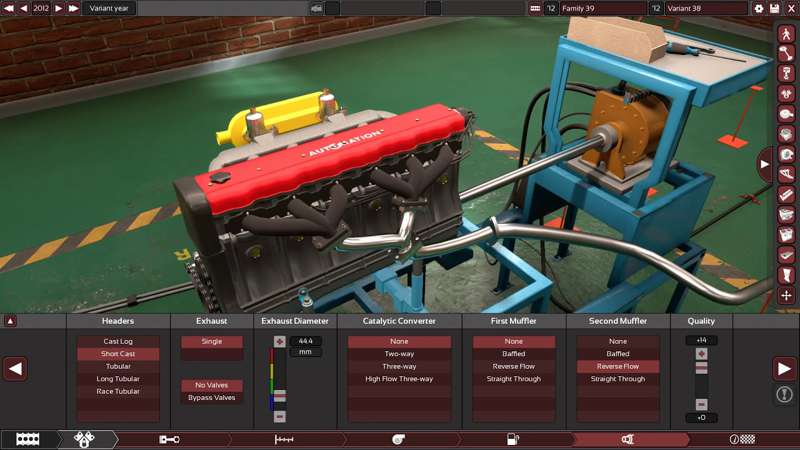Screen dimensions: 800x450
Task: Select Race Tubular headers
Action: click(x=118, y=391)
